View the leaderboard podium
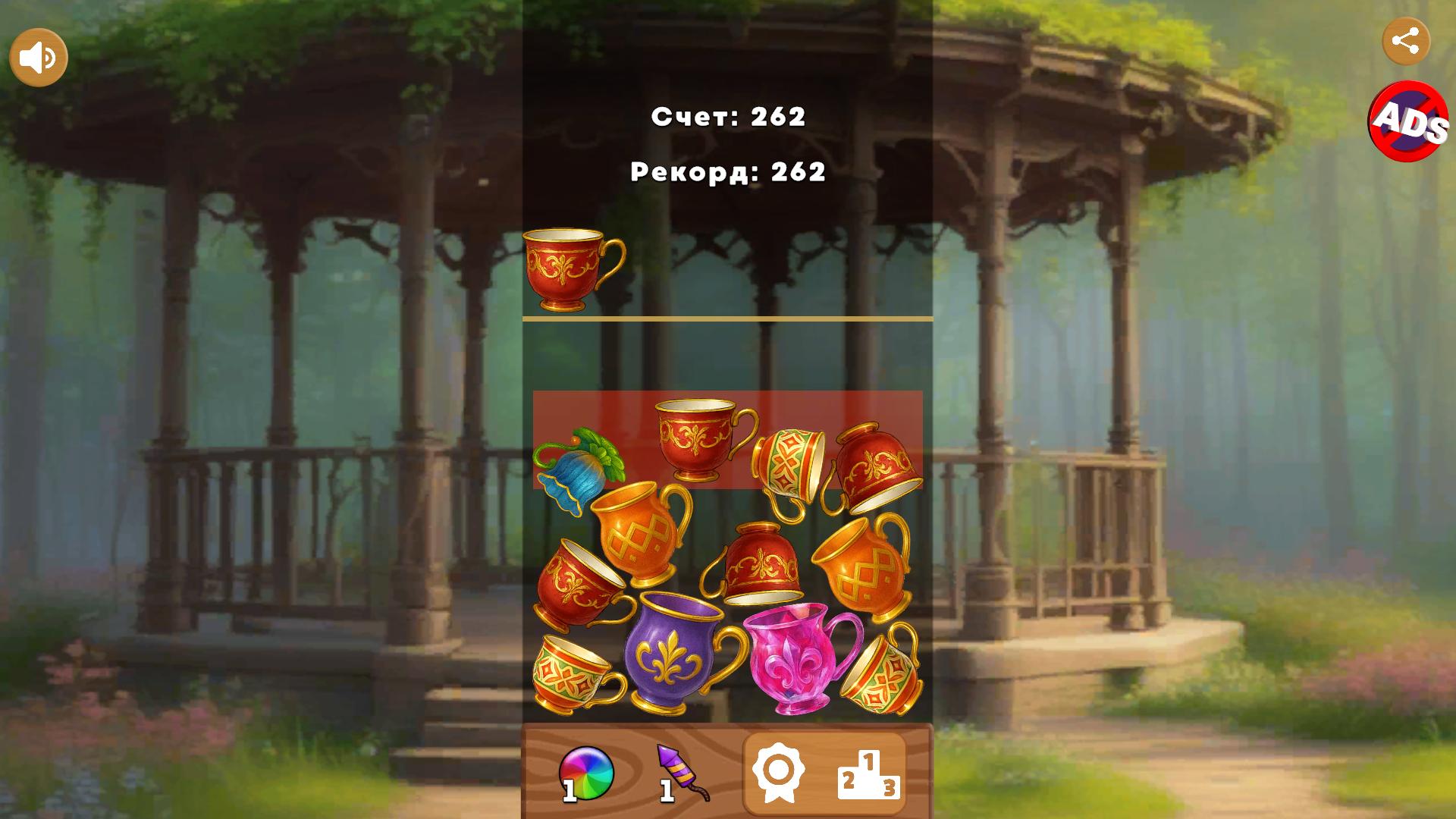 [871, 773]
